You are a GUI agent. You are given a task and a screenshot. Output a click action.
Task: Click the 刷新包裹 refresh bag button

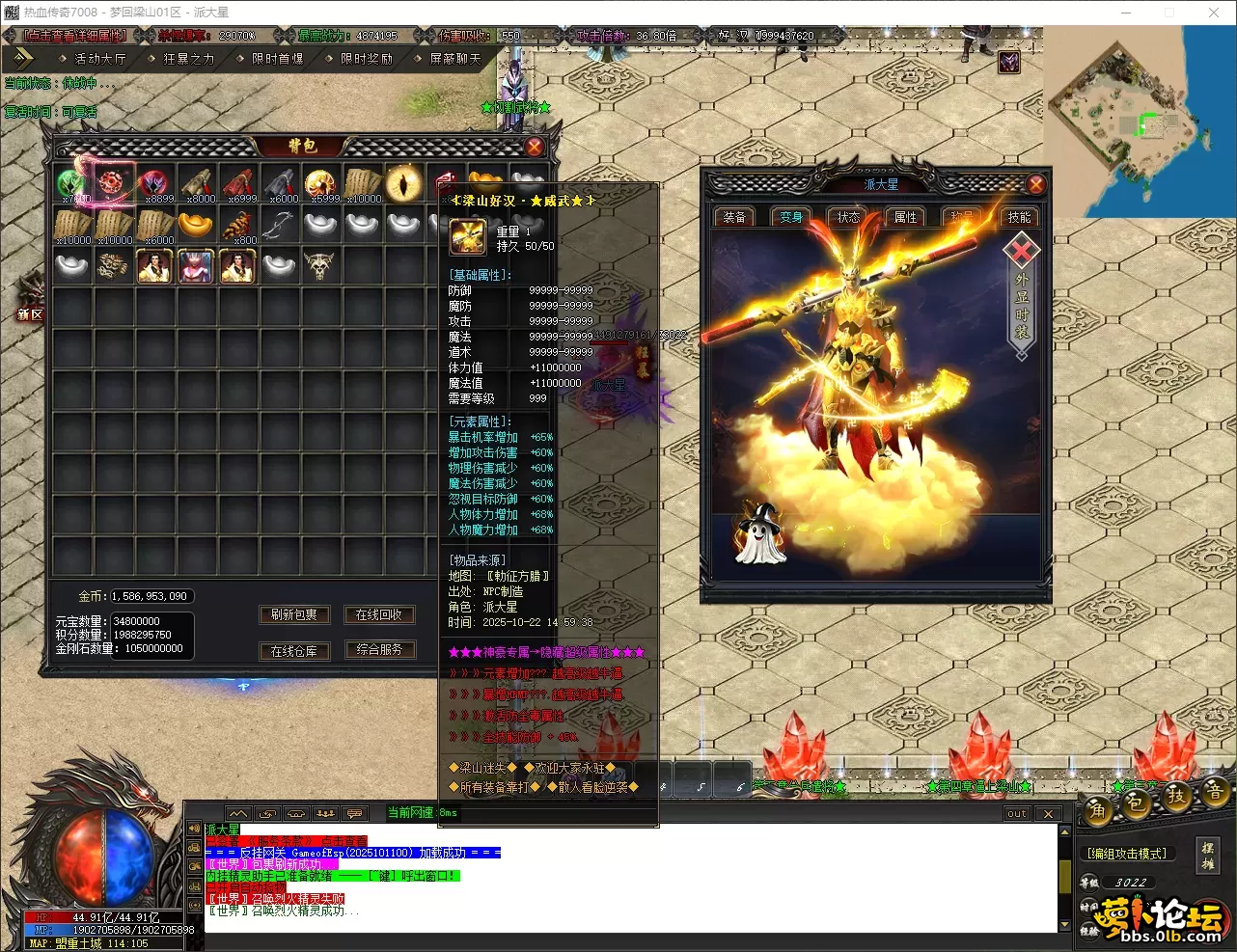(x=293, y=614)
